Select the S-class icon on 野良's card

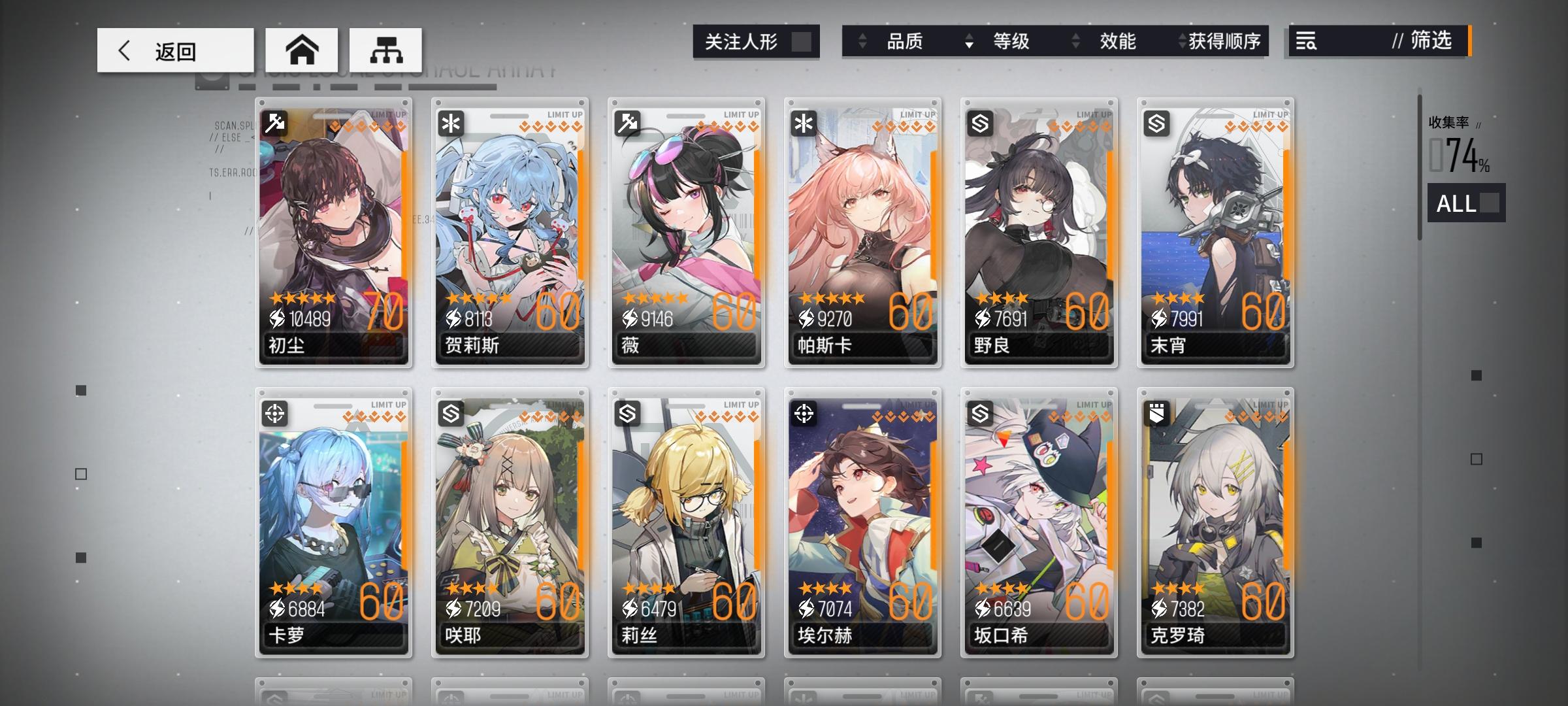[x=979, y=122]
